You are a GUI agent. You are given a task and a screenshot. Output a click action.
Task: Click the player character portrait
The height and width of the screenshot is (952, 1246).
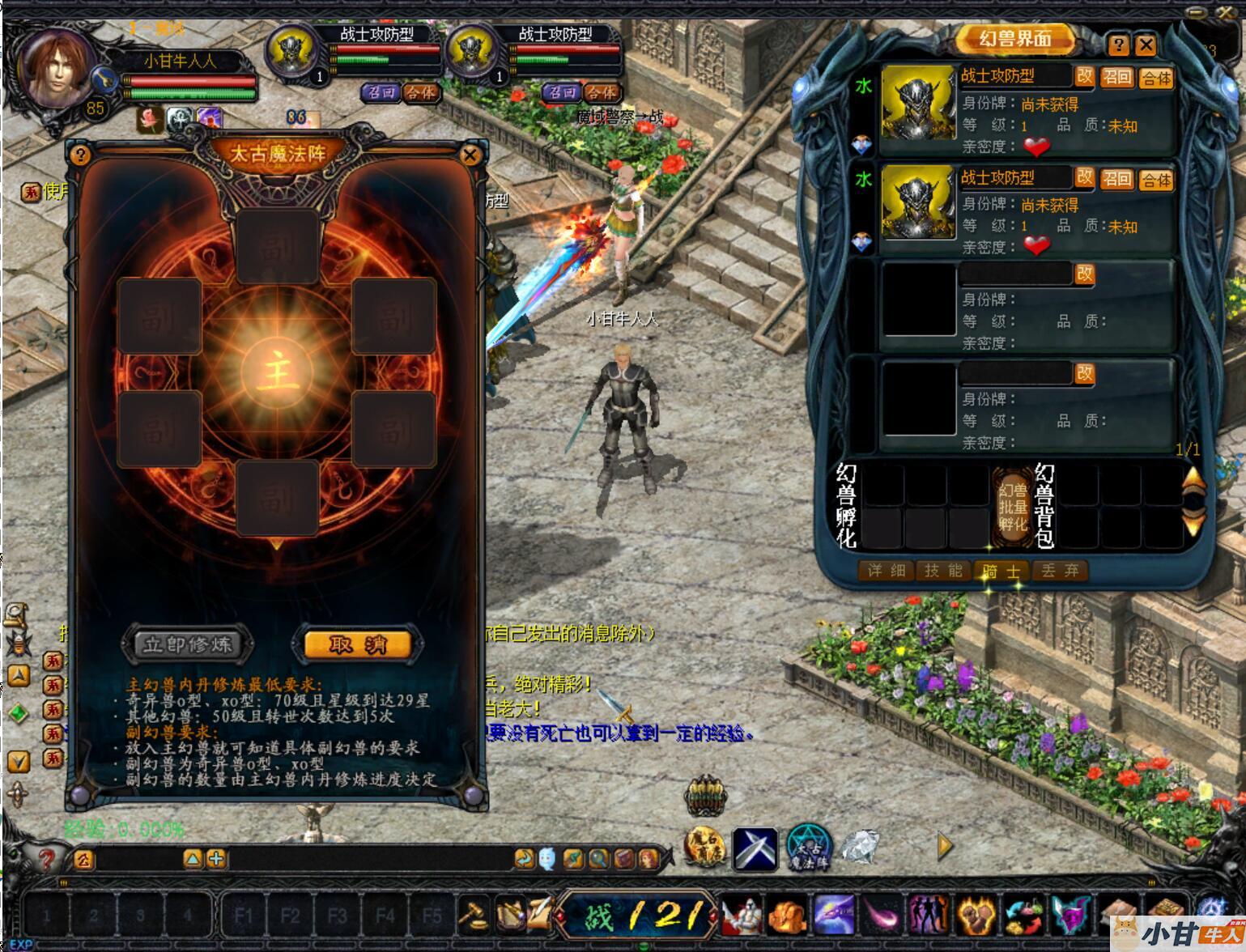tap(57, 69)
